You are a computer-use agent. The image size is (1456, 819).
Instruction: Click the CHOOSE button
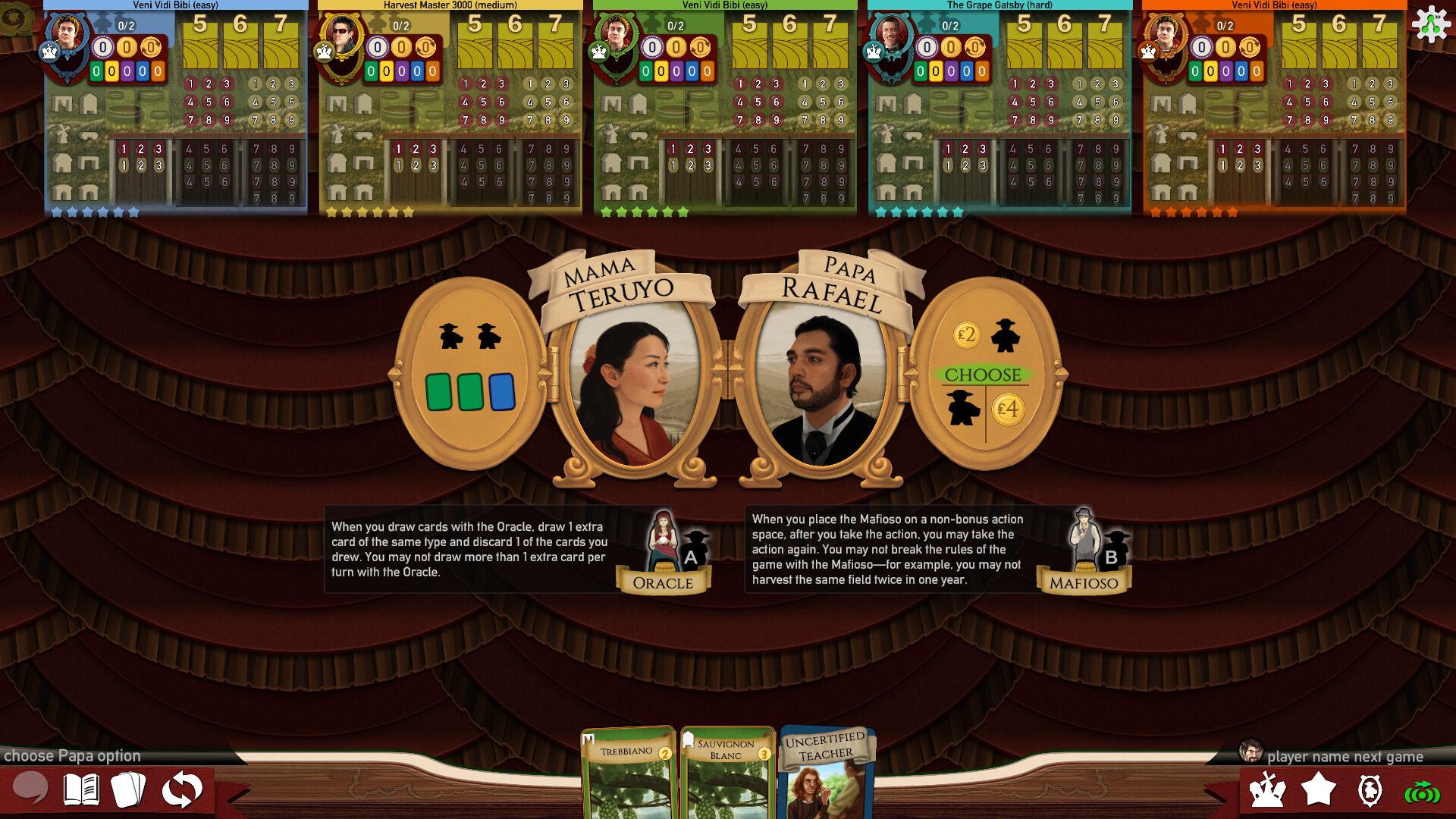[x=982, y=373]
